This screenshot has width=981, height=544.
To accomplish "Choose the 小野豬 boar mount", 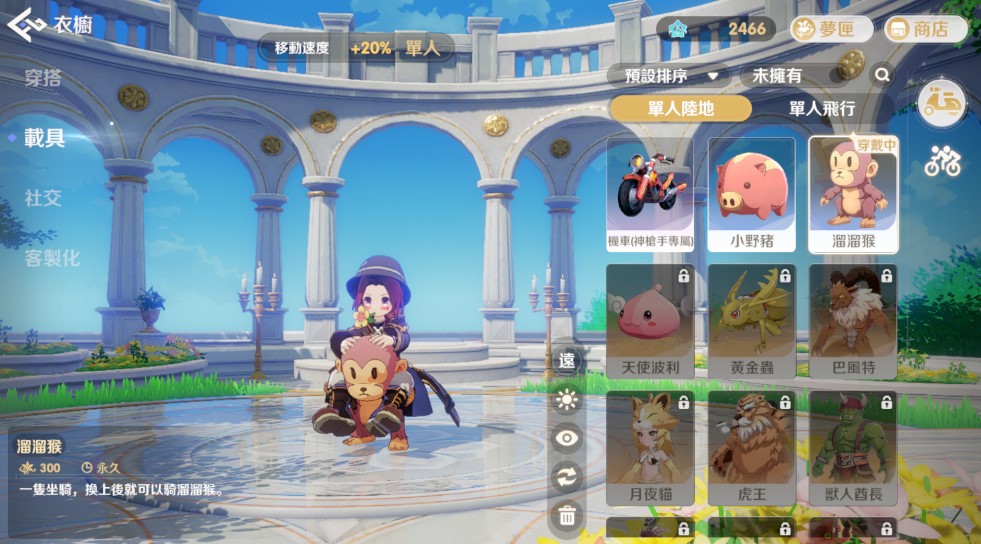I will (x=751, y=194).
